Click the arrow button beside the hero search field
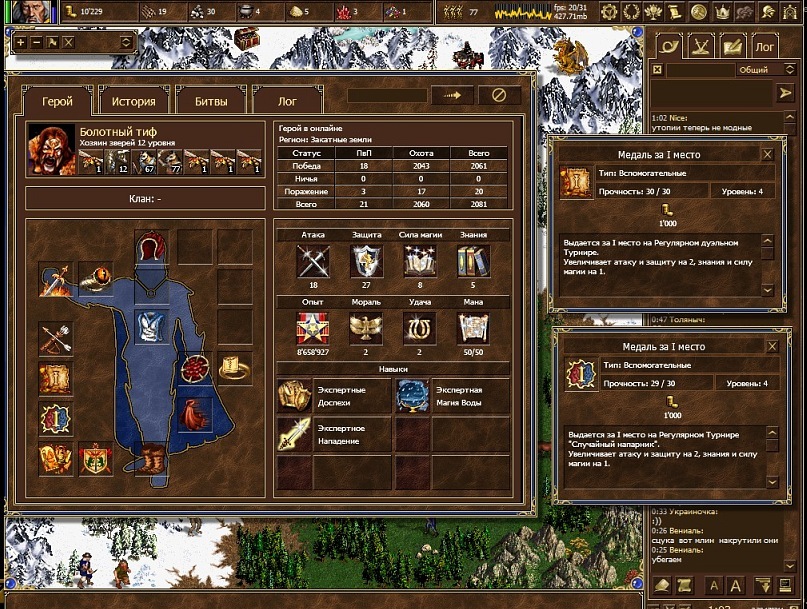 [x=452, y=95]
